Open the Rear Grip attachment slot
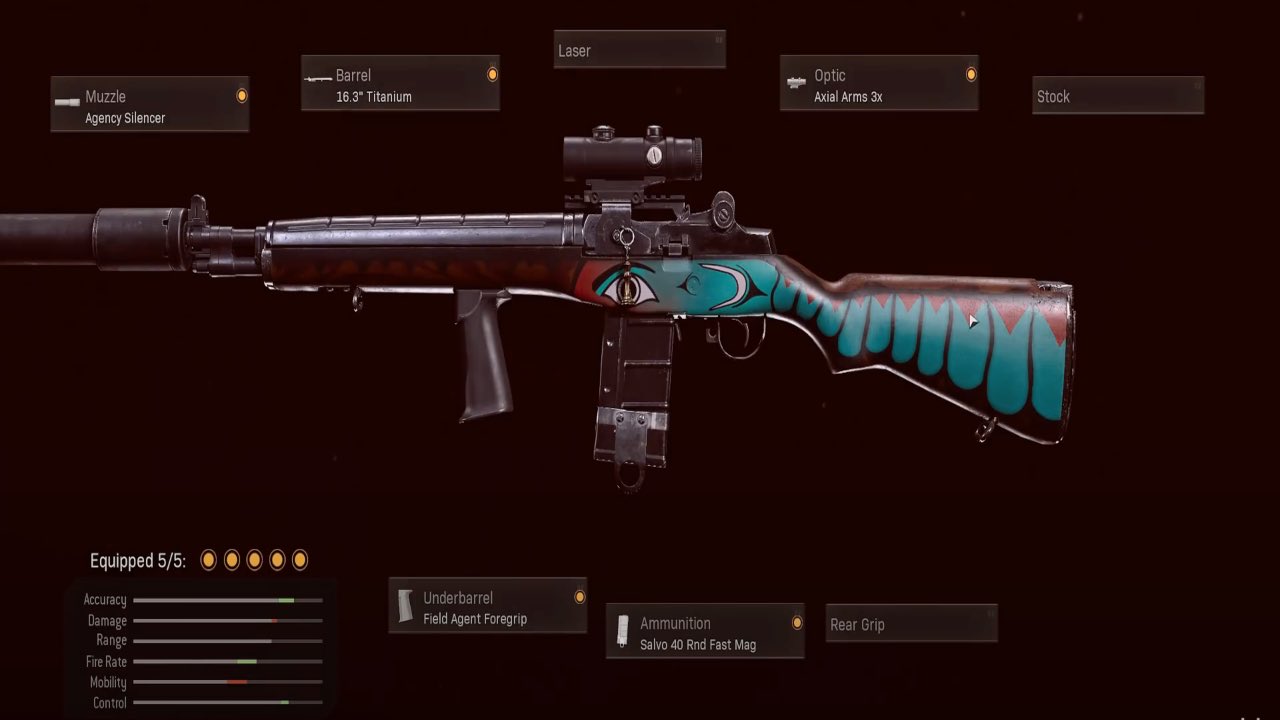The width and height of the screenshot is (1280, 720). pyautogui.click(x=911, y=623)
